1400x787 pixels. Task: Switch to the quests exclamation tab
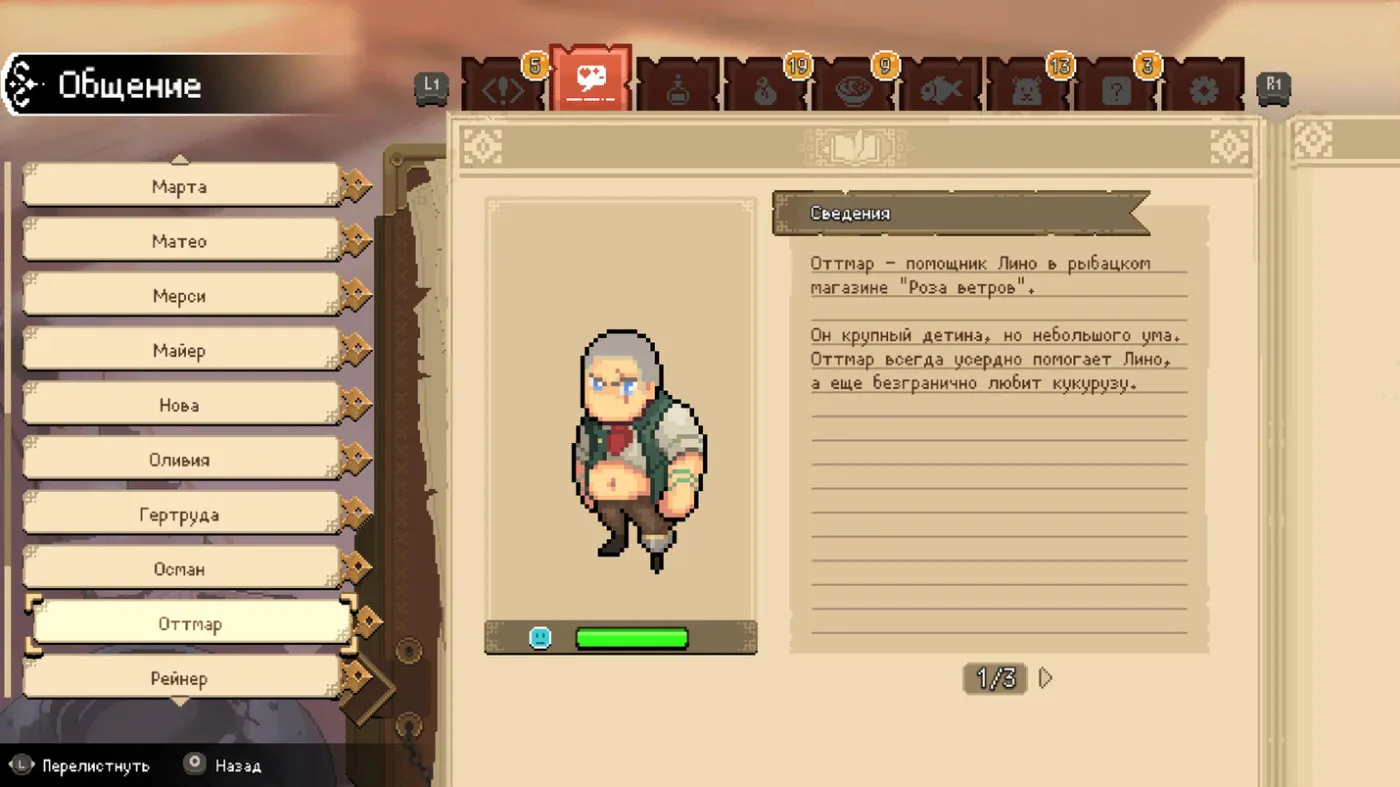tap(503, 88)
